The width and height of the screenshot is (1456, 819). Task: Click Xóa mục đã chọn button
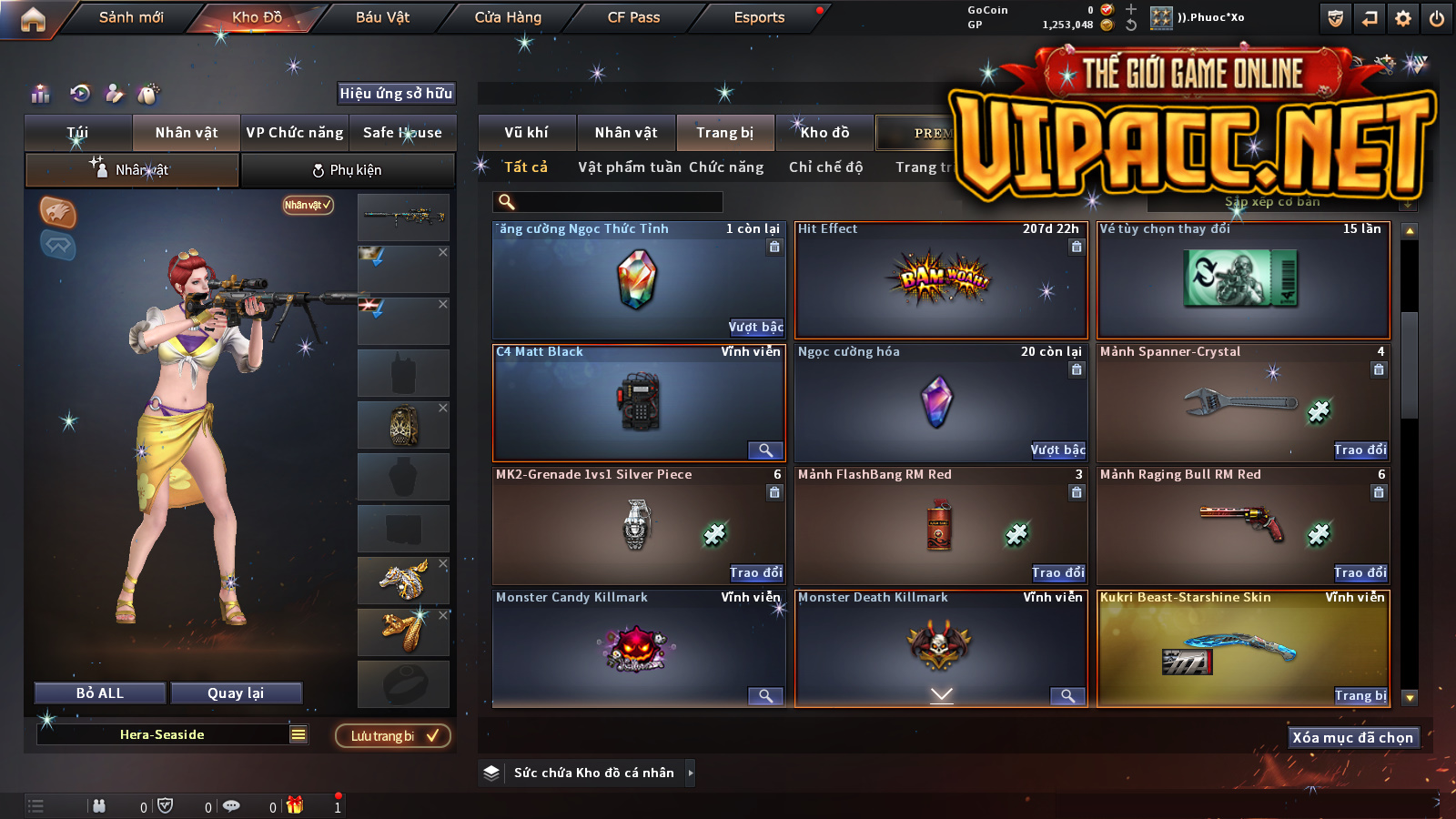(1352, 738)
